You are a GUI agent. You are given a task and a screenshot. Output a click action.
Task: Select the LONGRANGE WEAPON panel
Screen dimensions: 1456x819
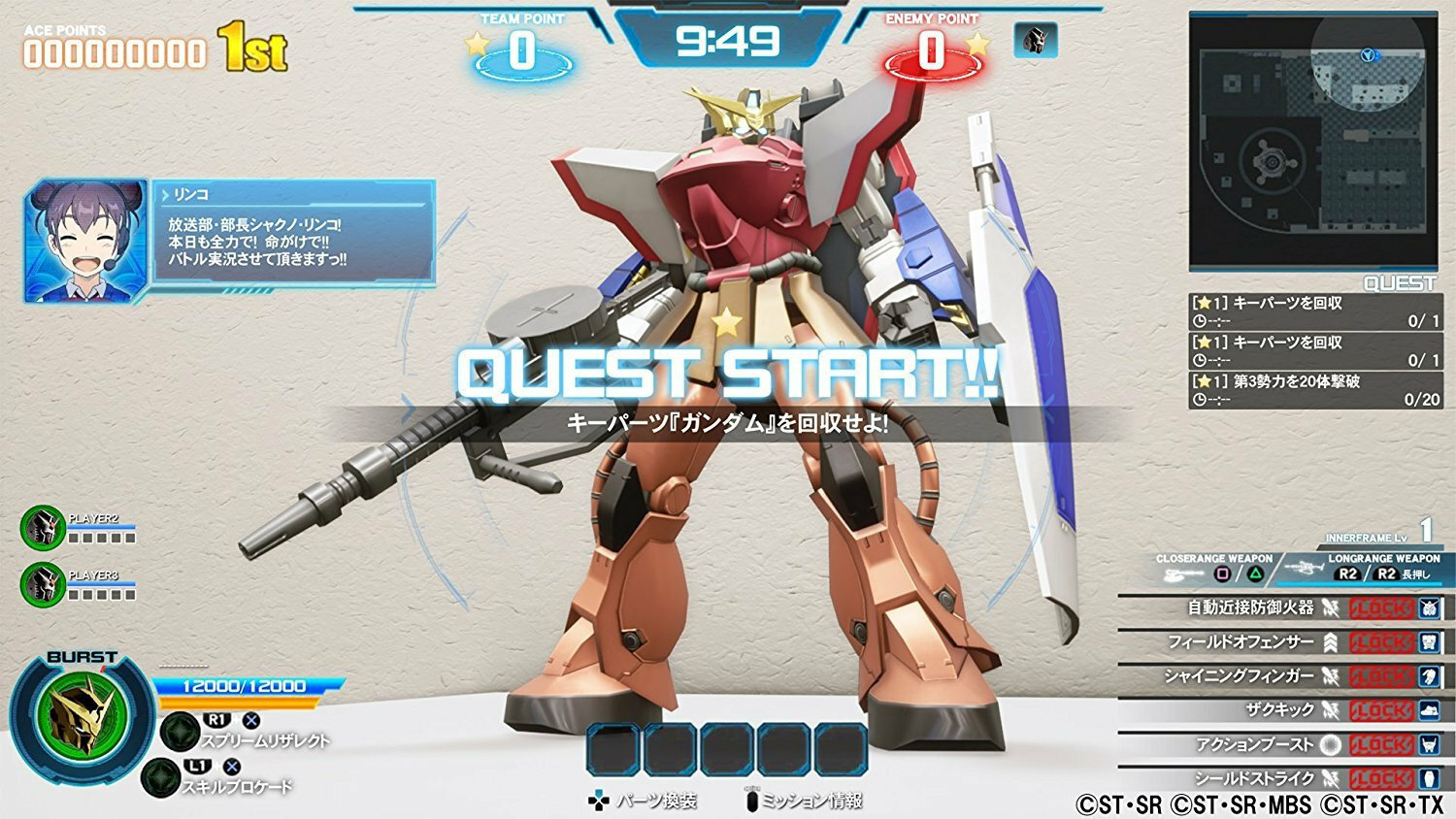pos(1378,569)
